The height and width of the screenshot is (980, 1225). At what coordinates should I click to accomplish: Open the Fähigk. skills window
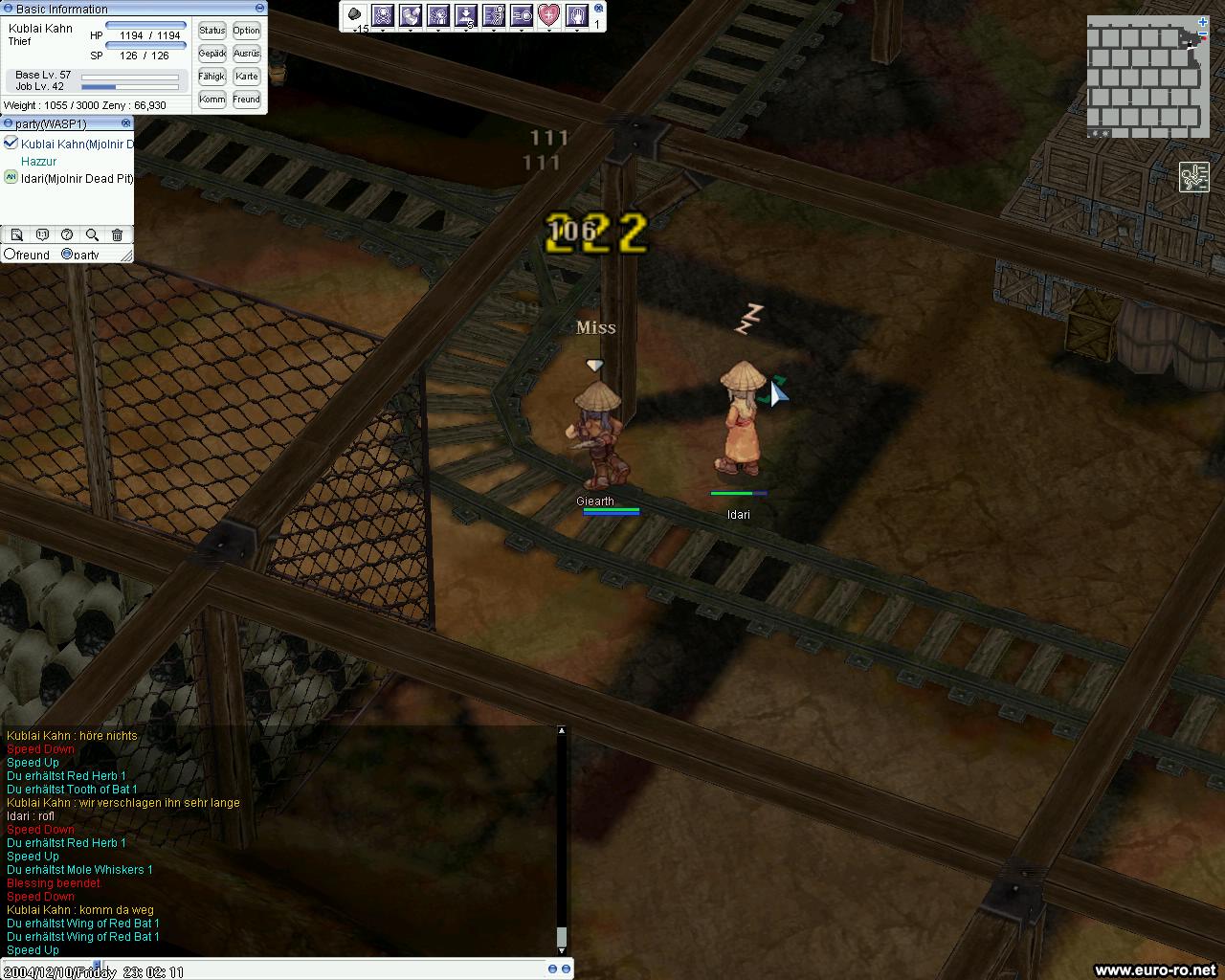212,77
